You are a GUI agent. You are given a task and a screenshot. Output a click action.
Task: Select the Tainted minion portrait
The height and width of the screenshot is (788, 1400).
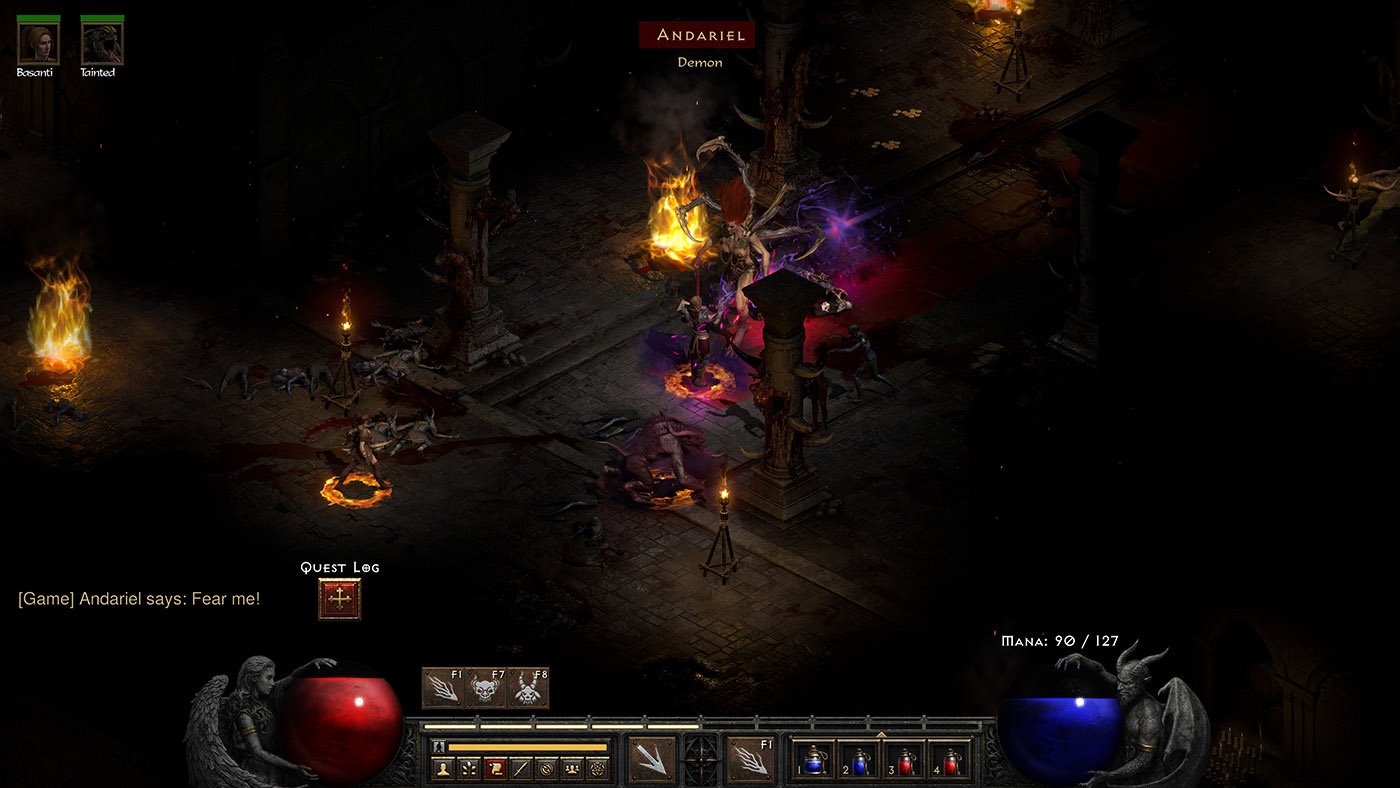(x=102, y=43)
